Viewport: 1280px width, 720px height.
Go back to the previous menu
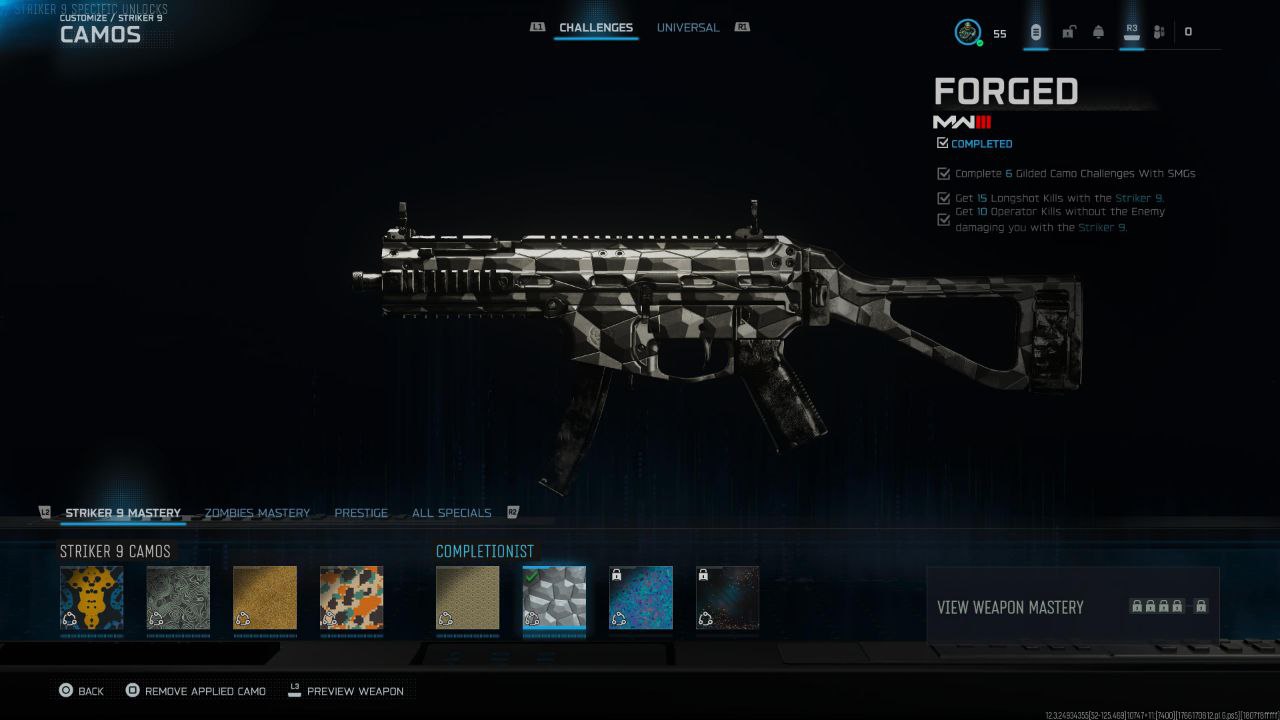[81, 691]
